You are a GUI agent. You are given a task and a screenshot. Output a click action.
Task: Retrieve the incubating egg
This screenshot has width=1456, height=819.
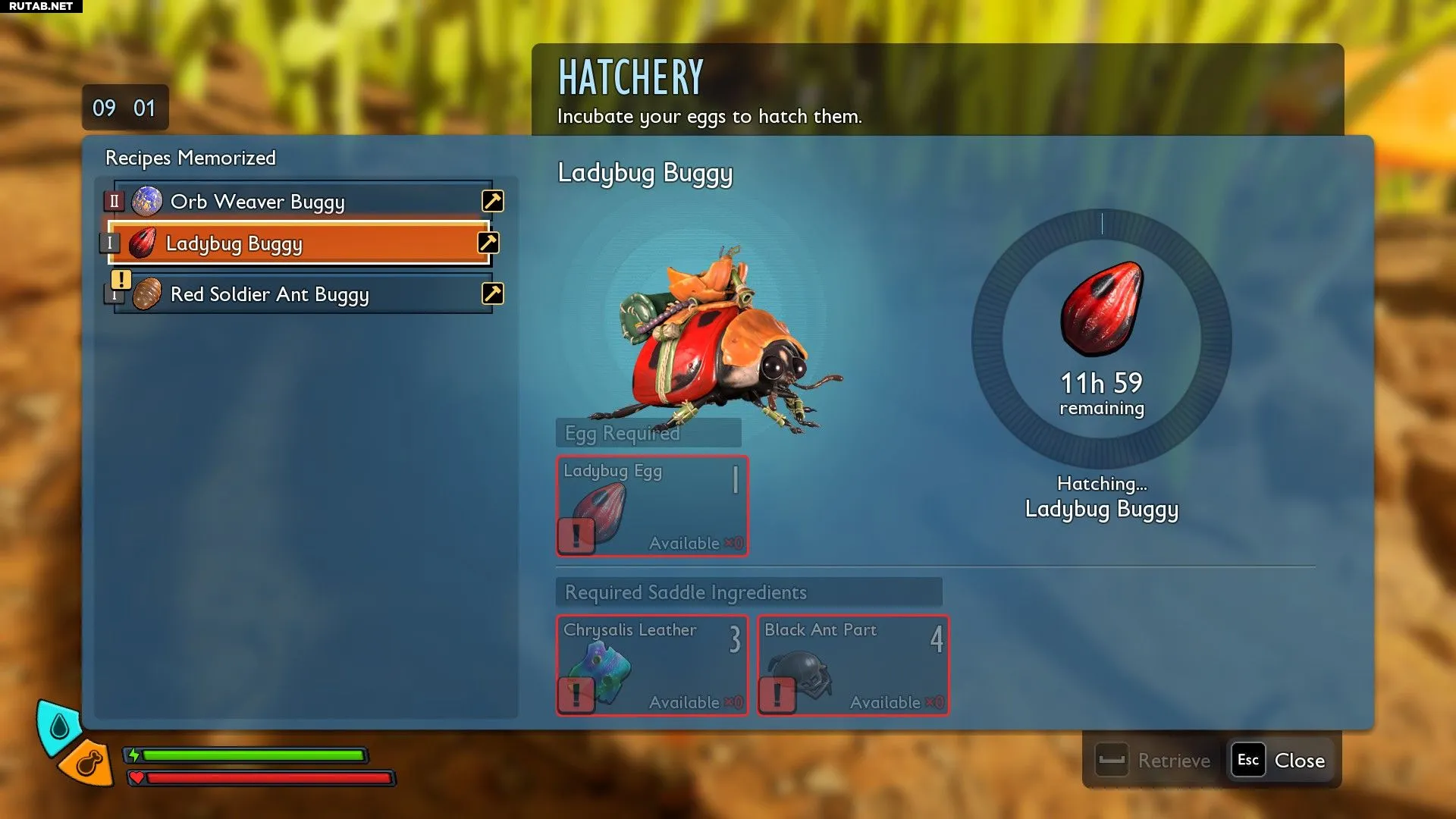[1155, 760]
